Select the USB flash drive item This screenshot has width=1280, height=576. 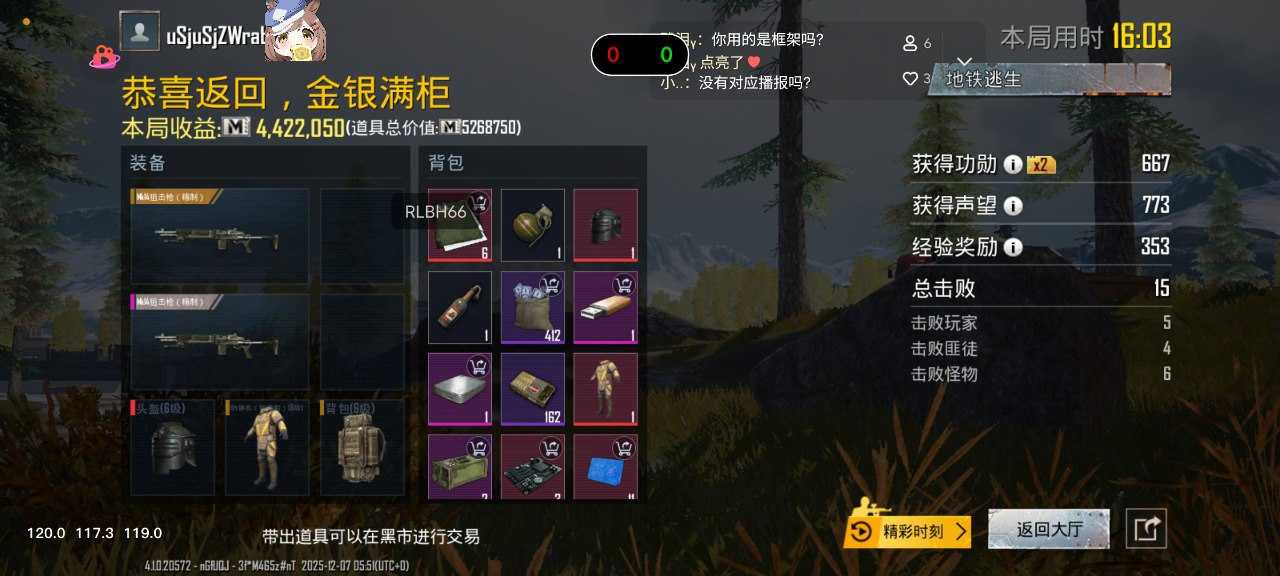pos(605,307)
